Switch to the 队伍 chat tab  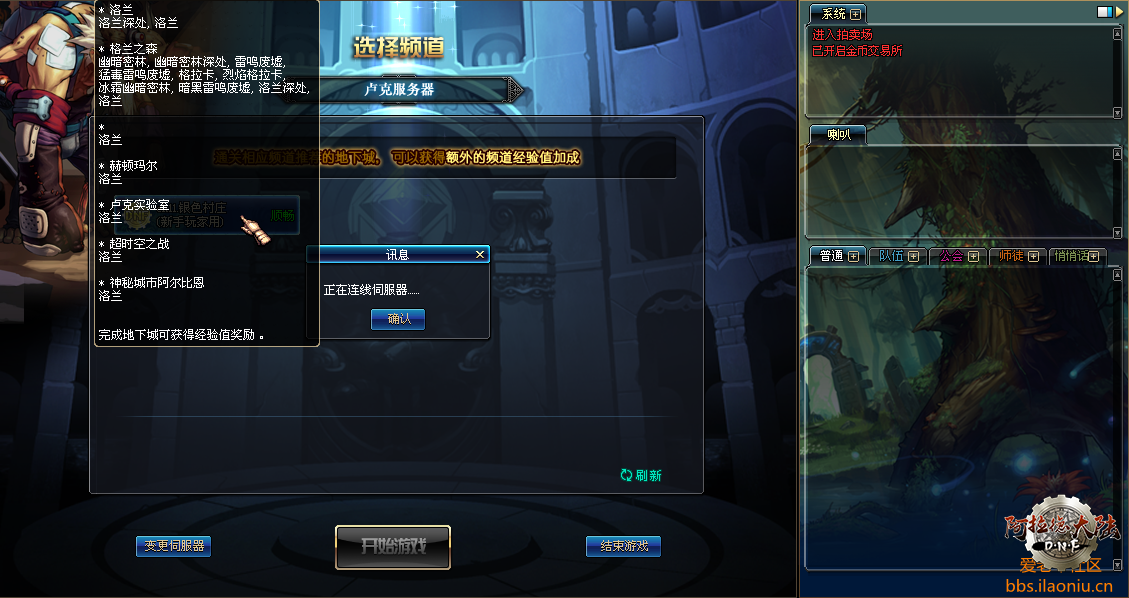[x=891, y=256]
